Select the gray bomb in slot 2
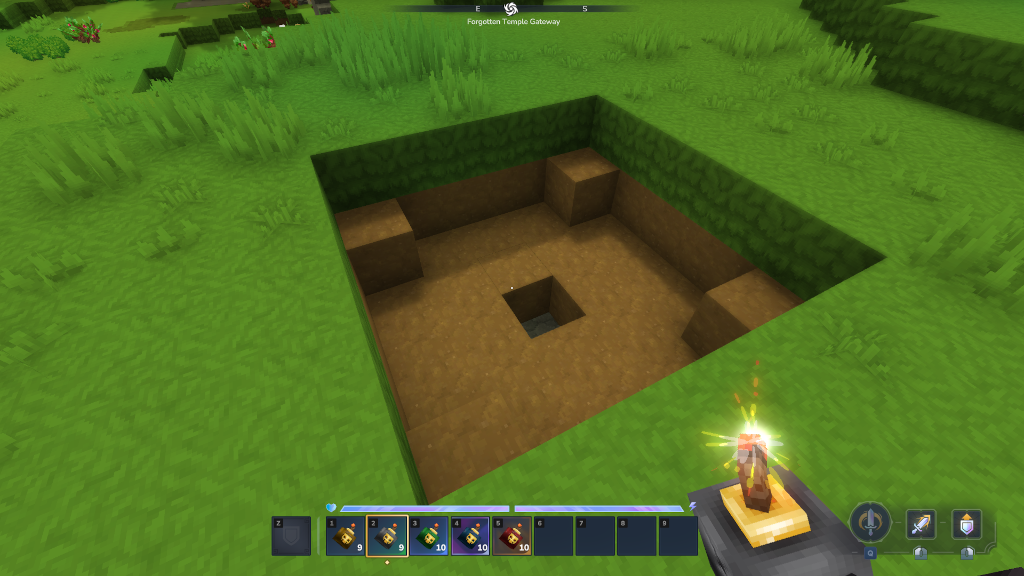The image size is (1024, 576). 387,536
